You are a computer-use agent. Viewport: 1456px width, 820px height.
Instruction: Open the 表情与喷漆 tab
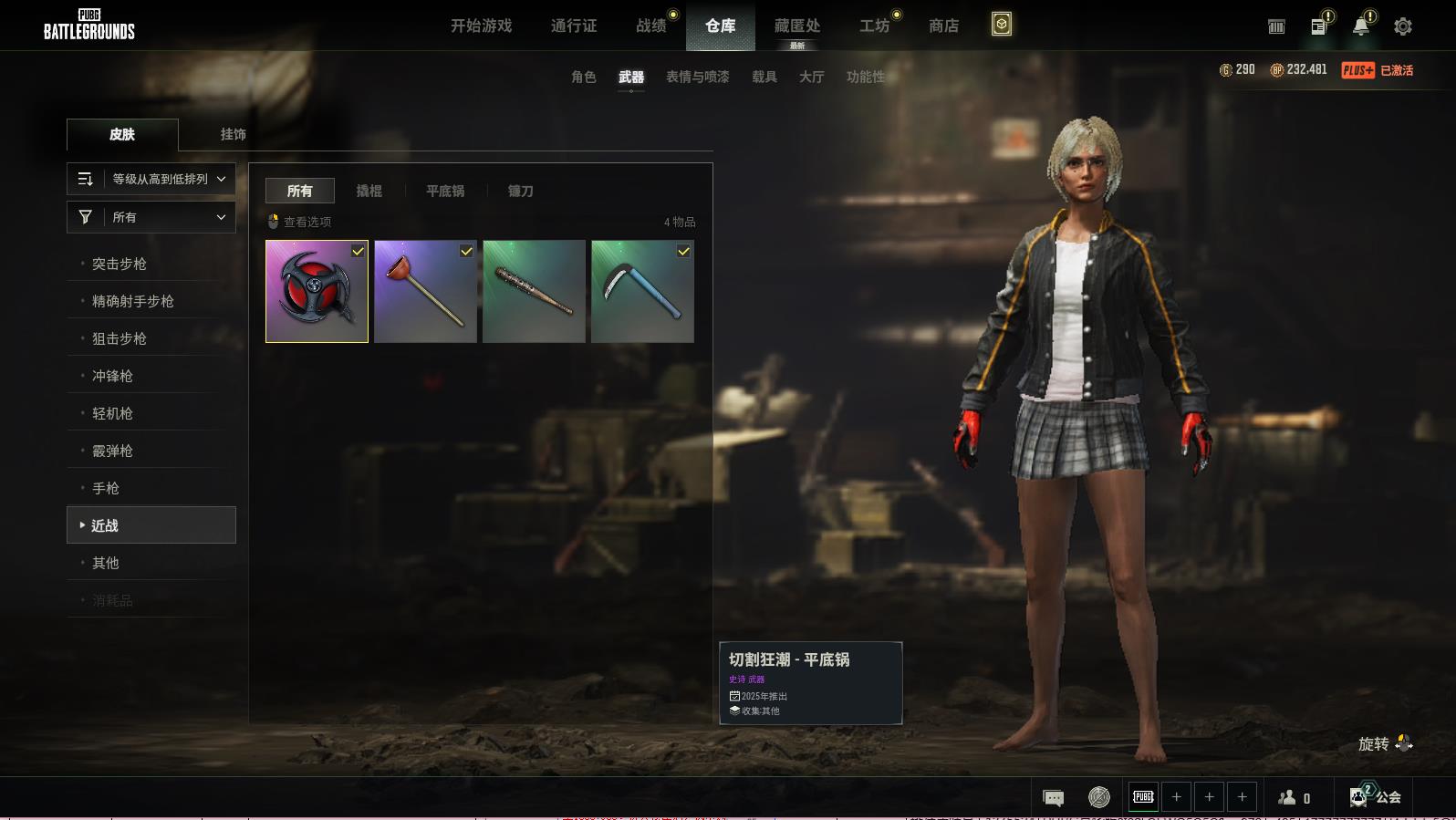[697, 77]
